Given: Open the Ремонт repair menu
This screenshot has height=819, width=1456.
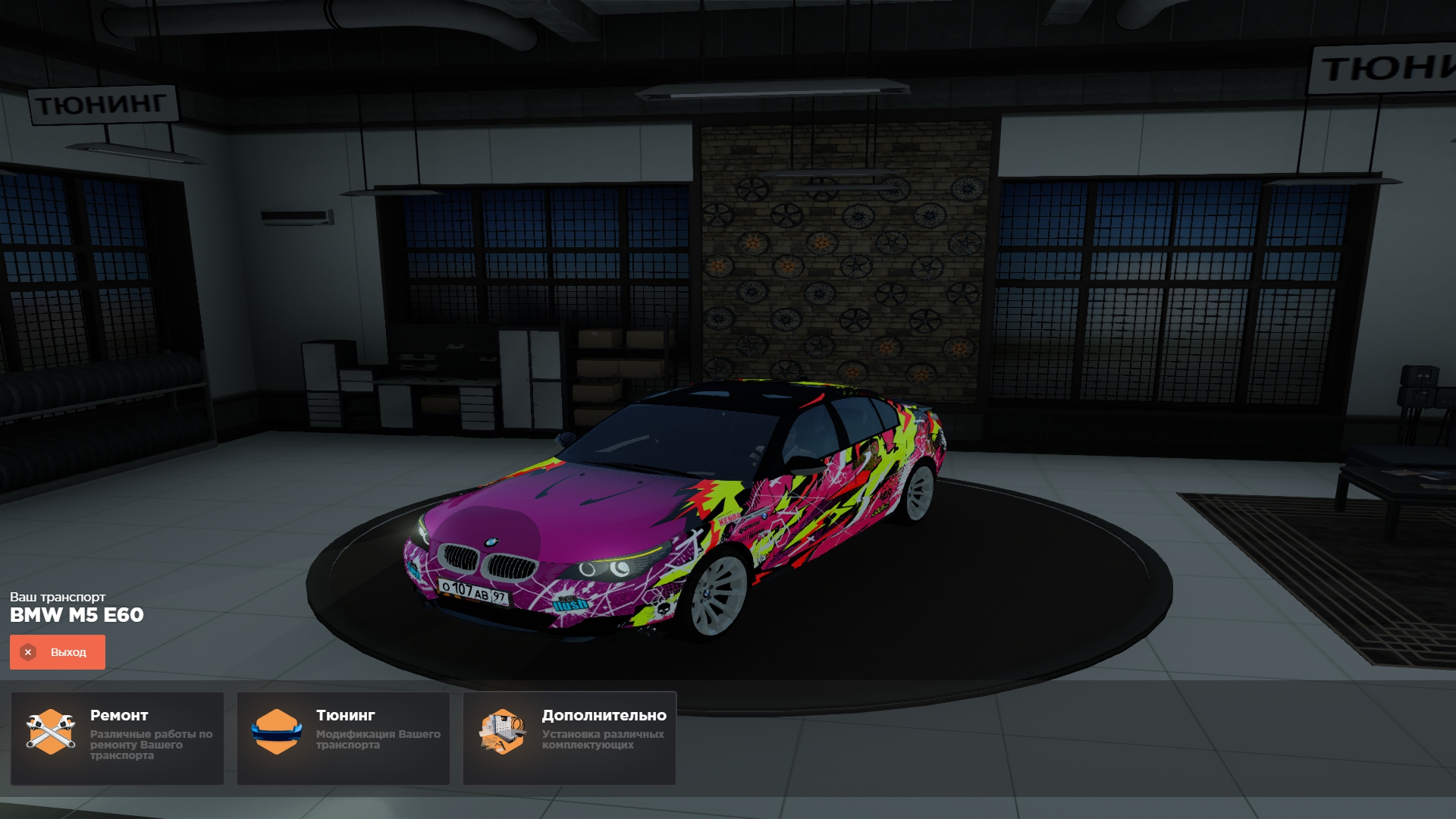Looking at the screenshot, I should pyautogui.click(x=117, y=737).
